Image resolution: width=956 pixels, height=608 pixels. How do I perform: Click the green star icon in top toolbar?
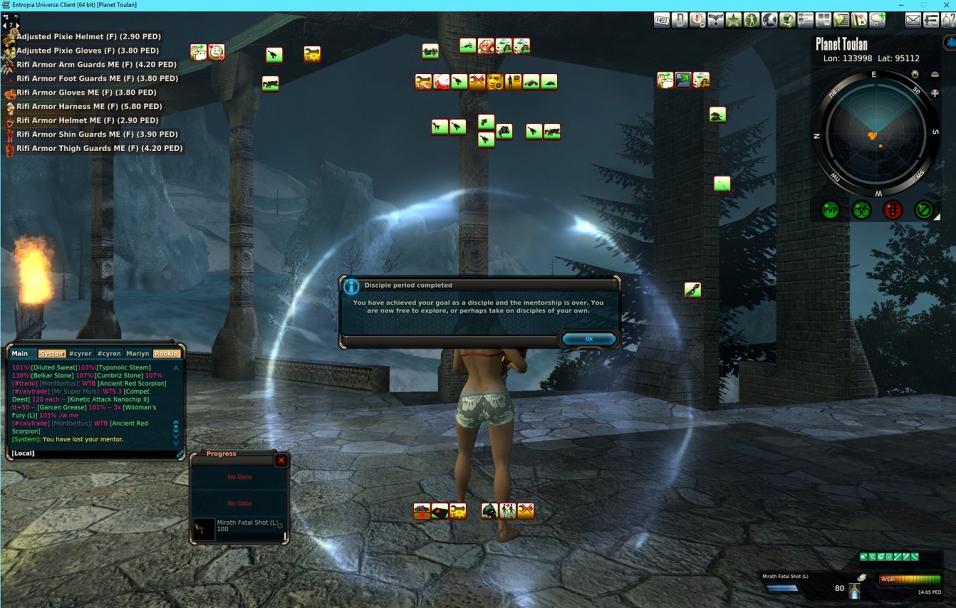tap(734, 20)
